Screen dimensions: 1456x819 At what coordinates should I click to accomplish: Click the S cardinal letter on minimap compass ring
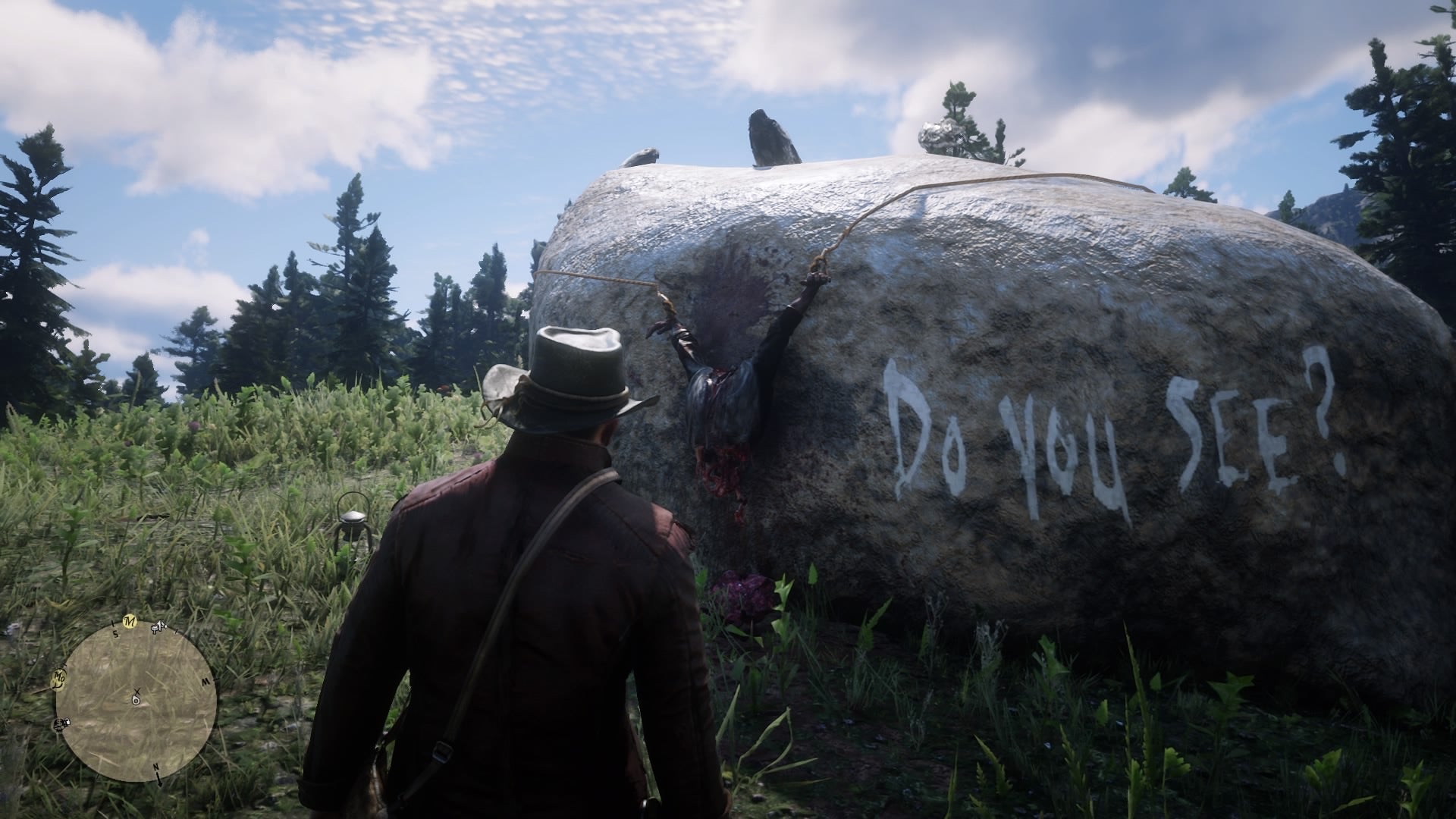point(115,635)
